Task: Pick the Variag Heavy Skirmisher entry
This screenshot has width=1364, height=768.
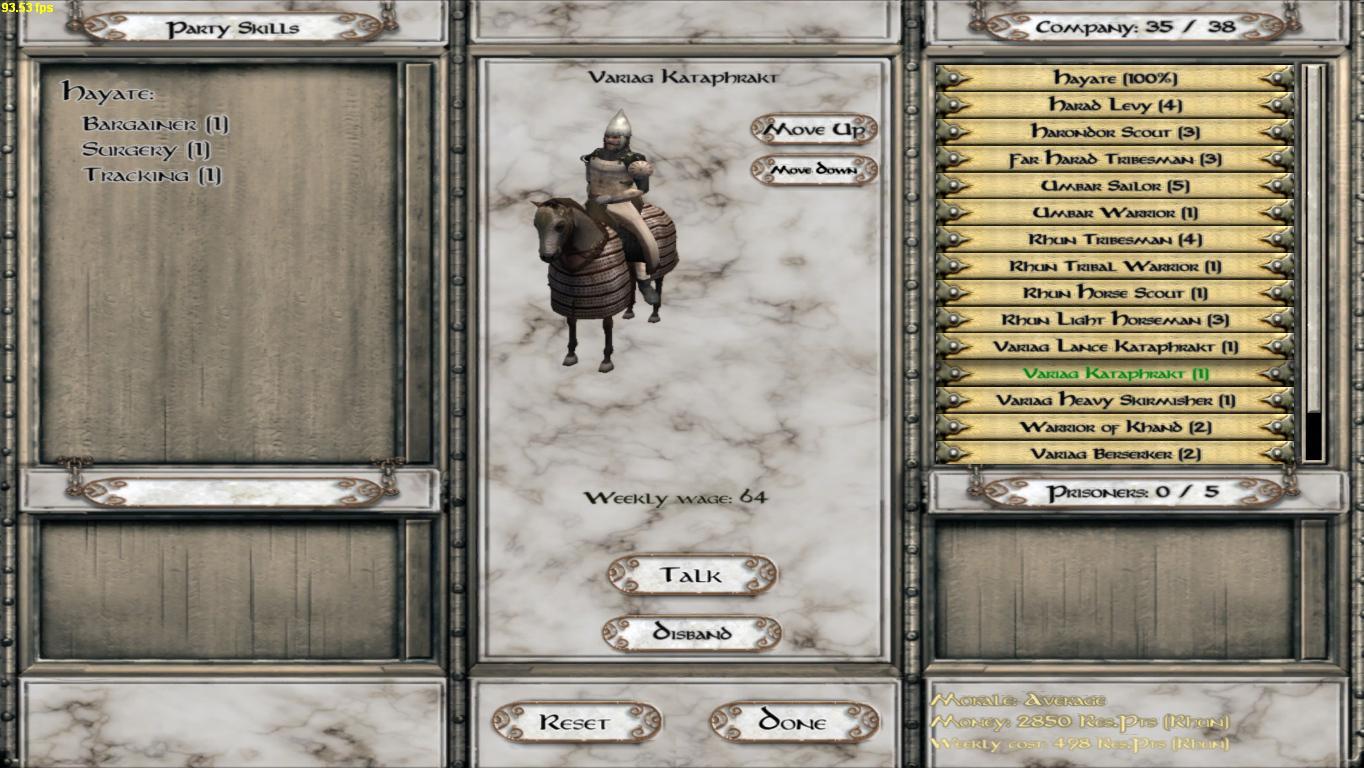Action: pyautogui.click(x=1115, y=400)
